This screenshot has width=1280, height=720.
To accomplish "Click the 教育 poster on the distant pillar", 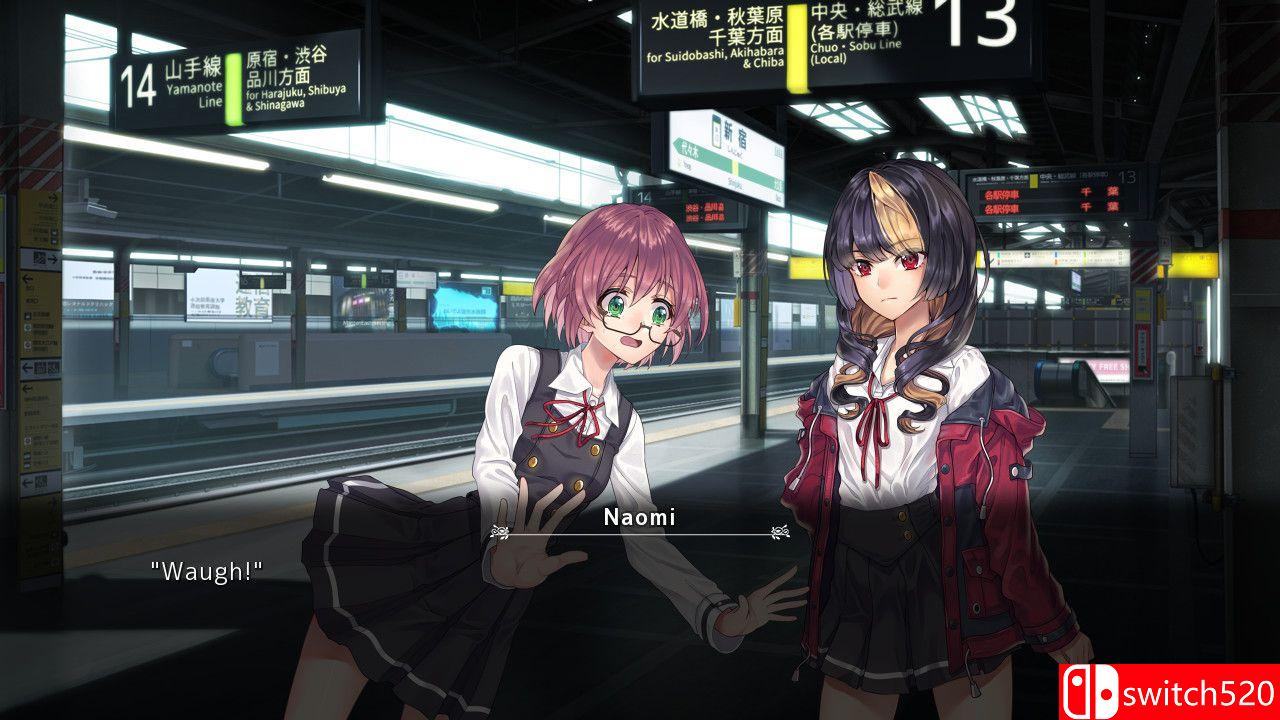I will (x=254, y=306).
